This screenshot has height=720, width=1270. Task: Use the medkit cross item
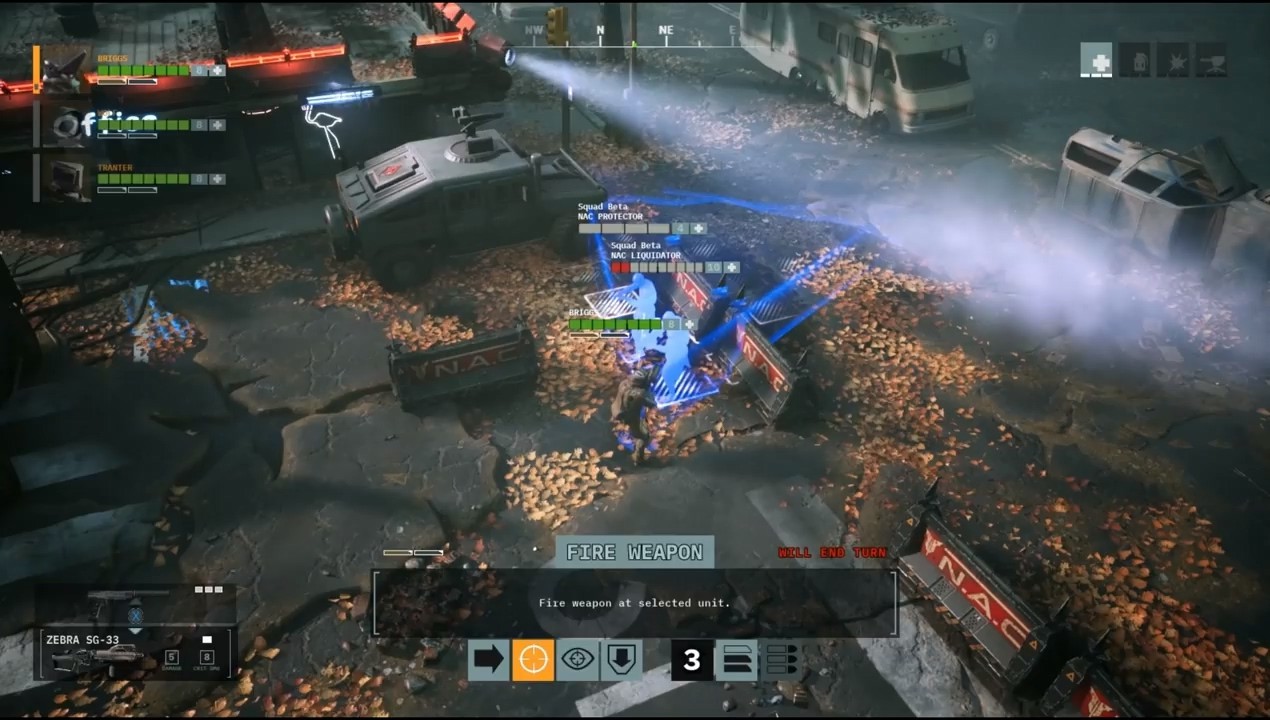click(1097, 60)
